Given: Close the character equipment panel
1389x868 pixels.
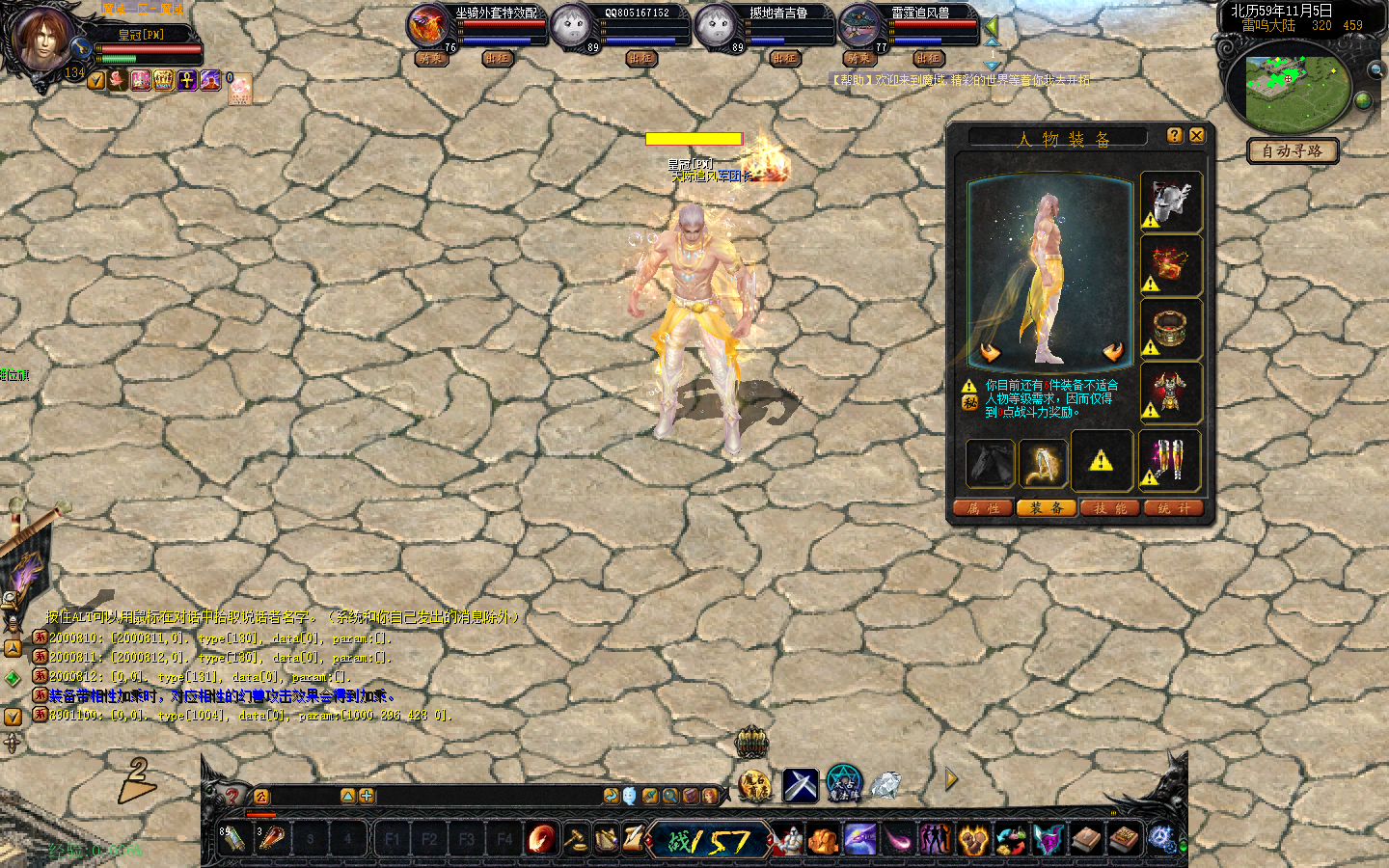Looking at the screenshot, I should (x=1196, y=136).
